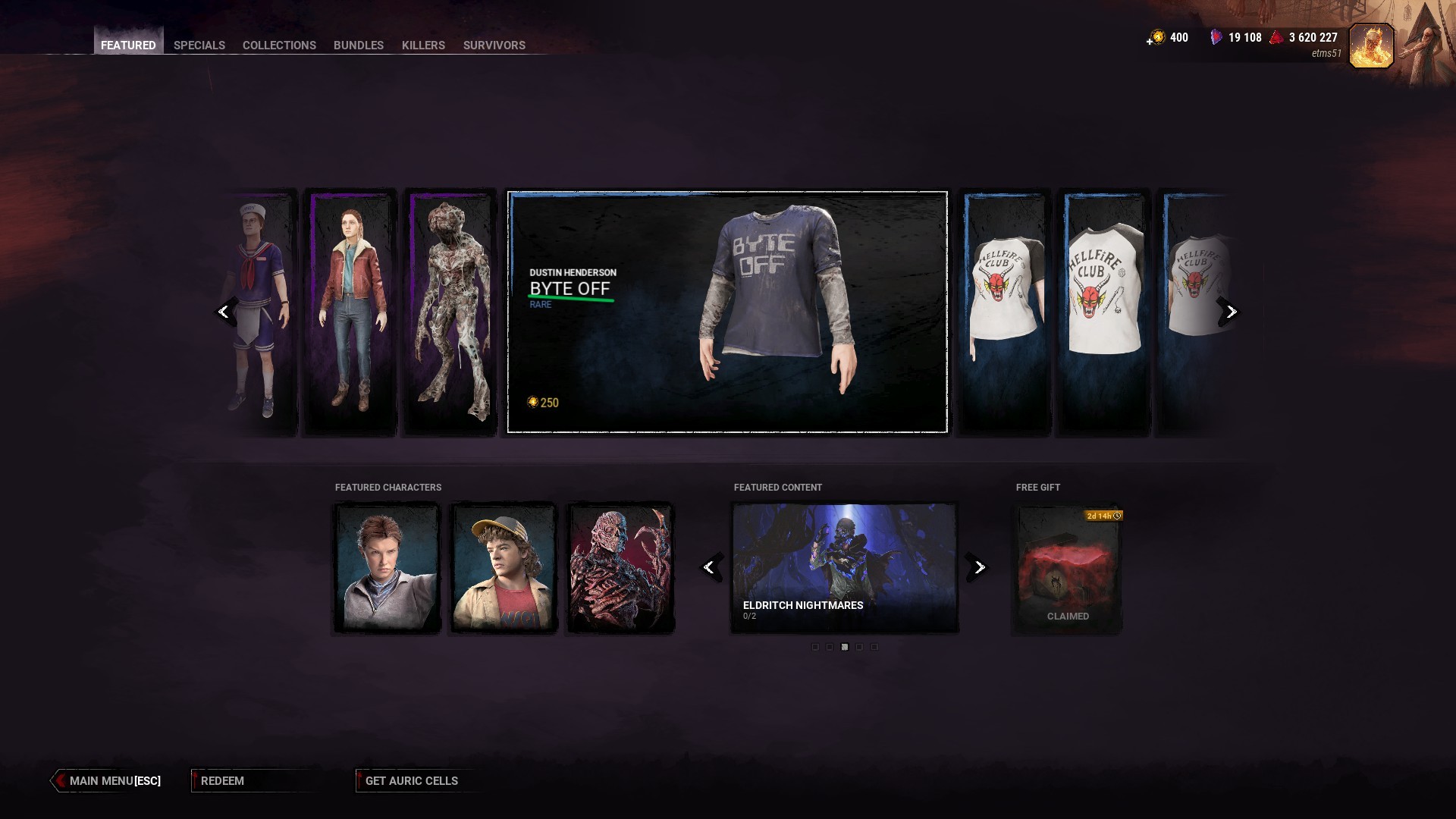View the pale monster killer outfit card

pos(449,312)
